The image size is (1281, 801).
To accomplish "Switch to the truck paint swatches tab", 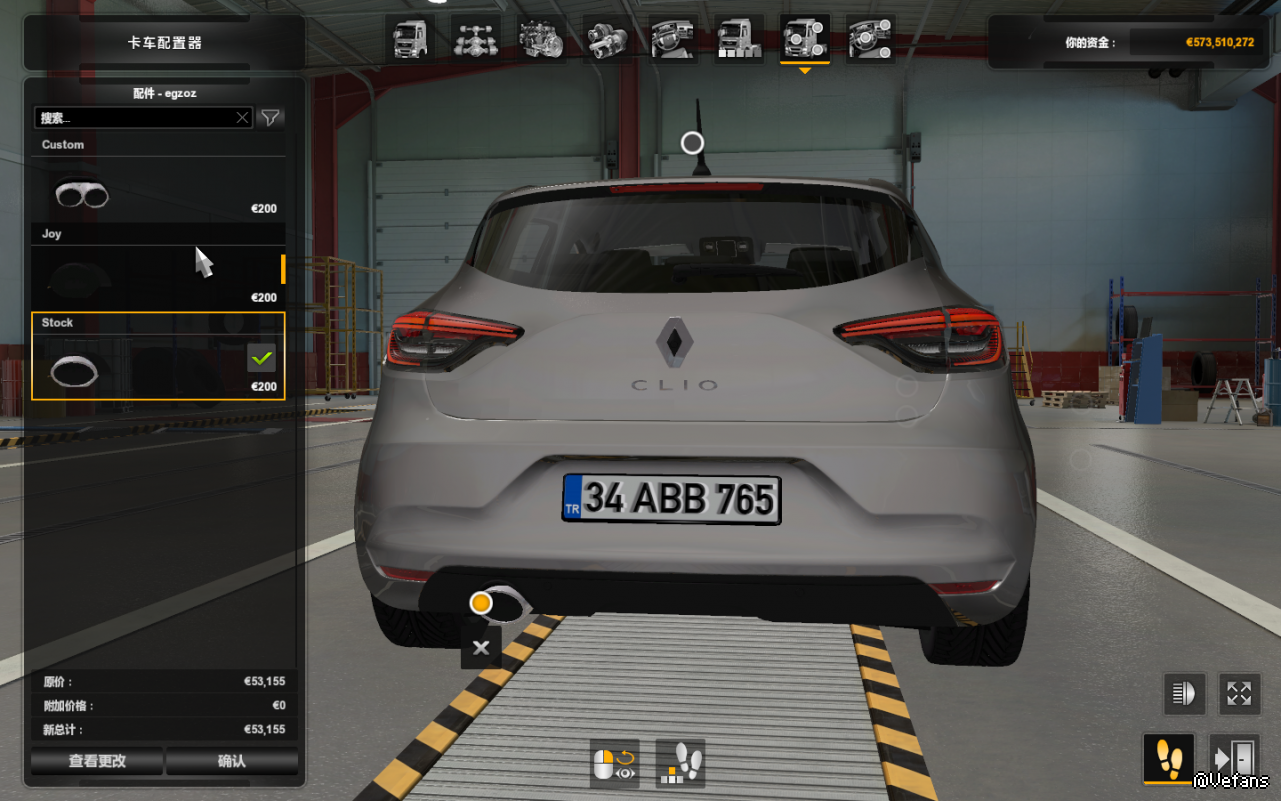I will point(739,40).
